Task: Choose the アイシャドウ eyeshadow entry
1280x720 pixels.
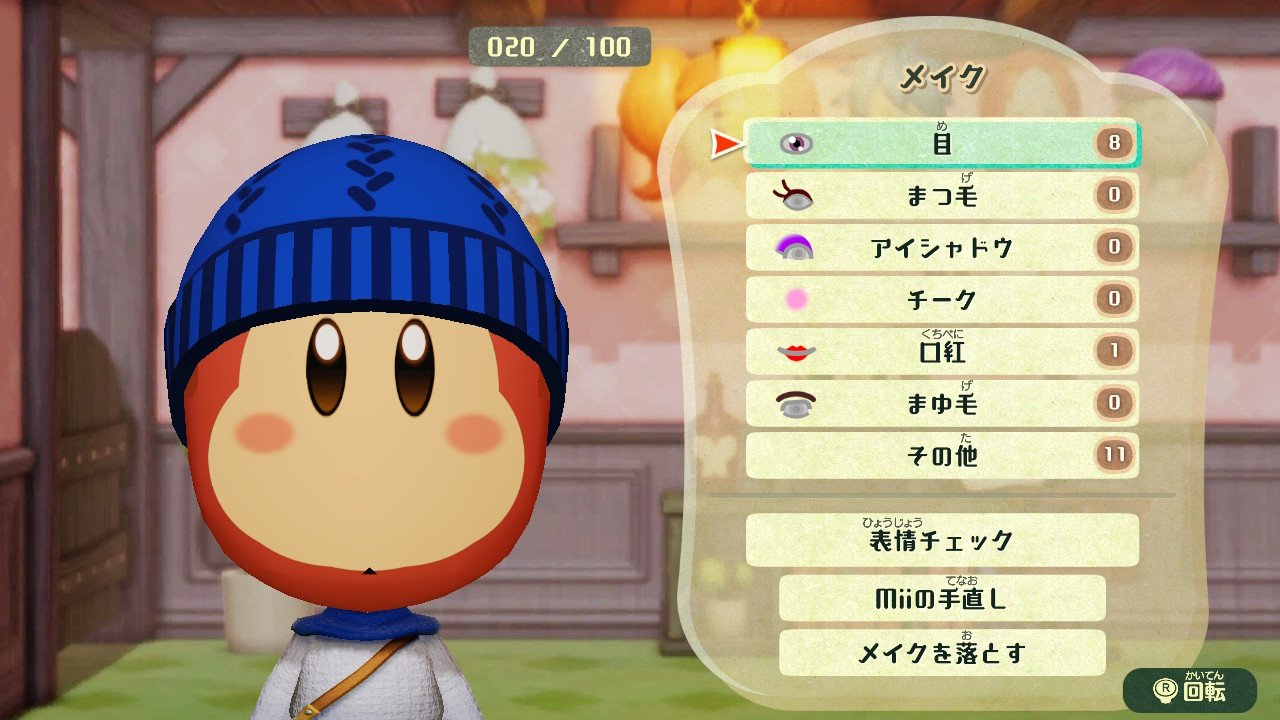Action: click(x=941, y=248)
